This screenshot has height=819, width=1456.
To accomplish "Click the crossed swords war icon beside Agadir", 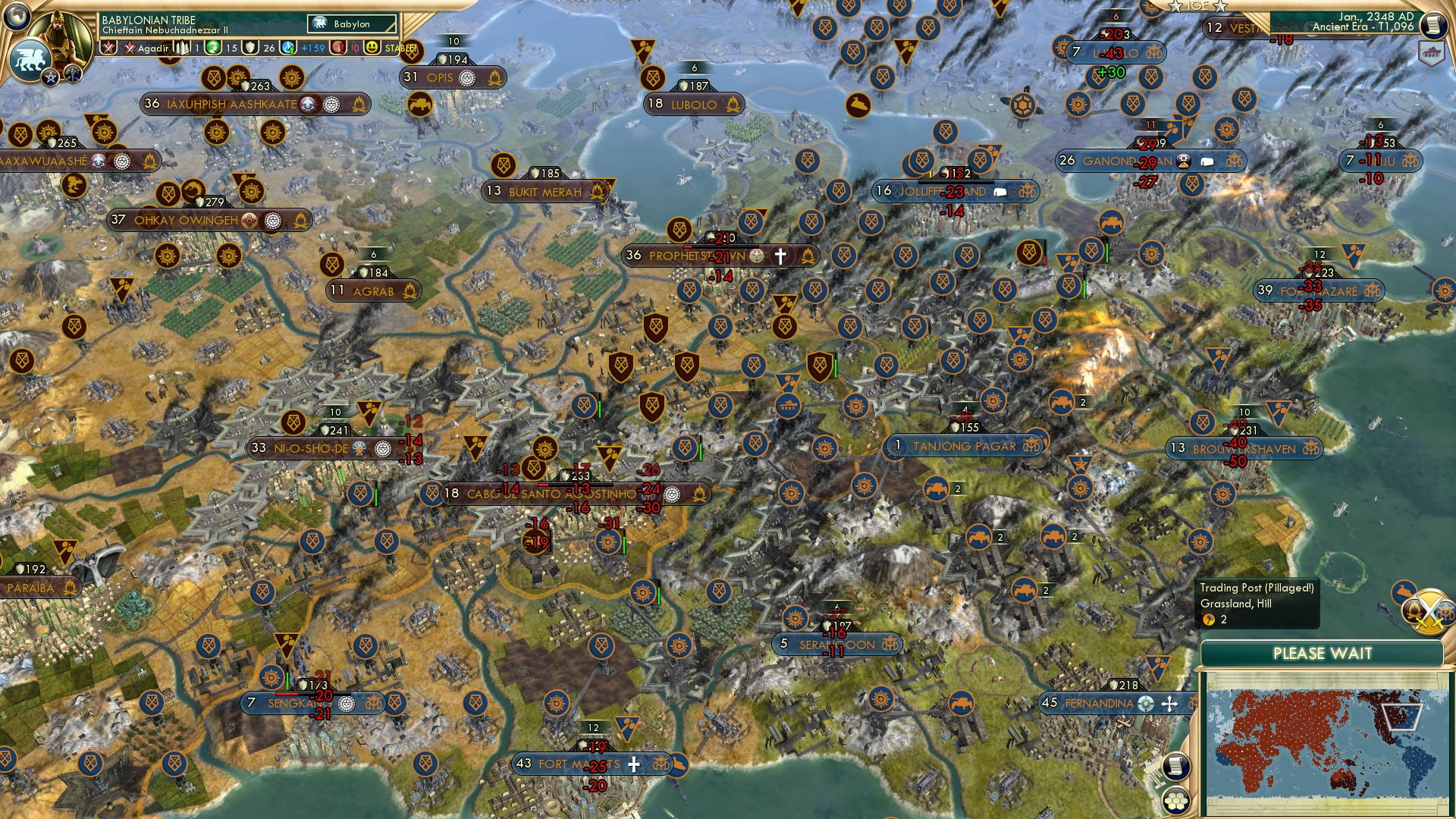I will pyautogui.click(x=130, y=48).
